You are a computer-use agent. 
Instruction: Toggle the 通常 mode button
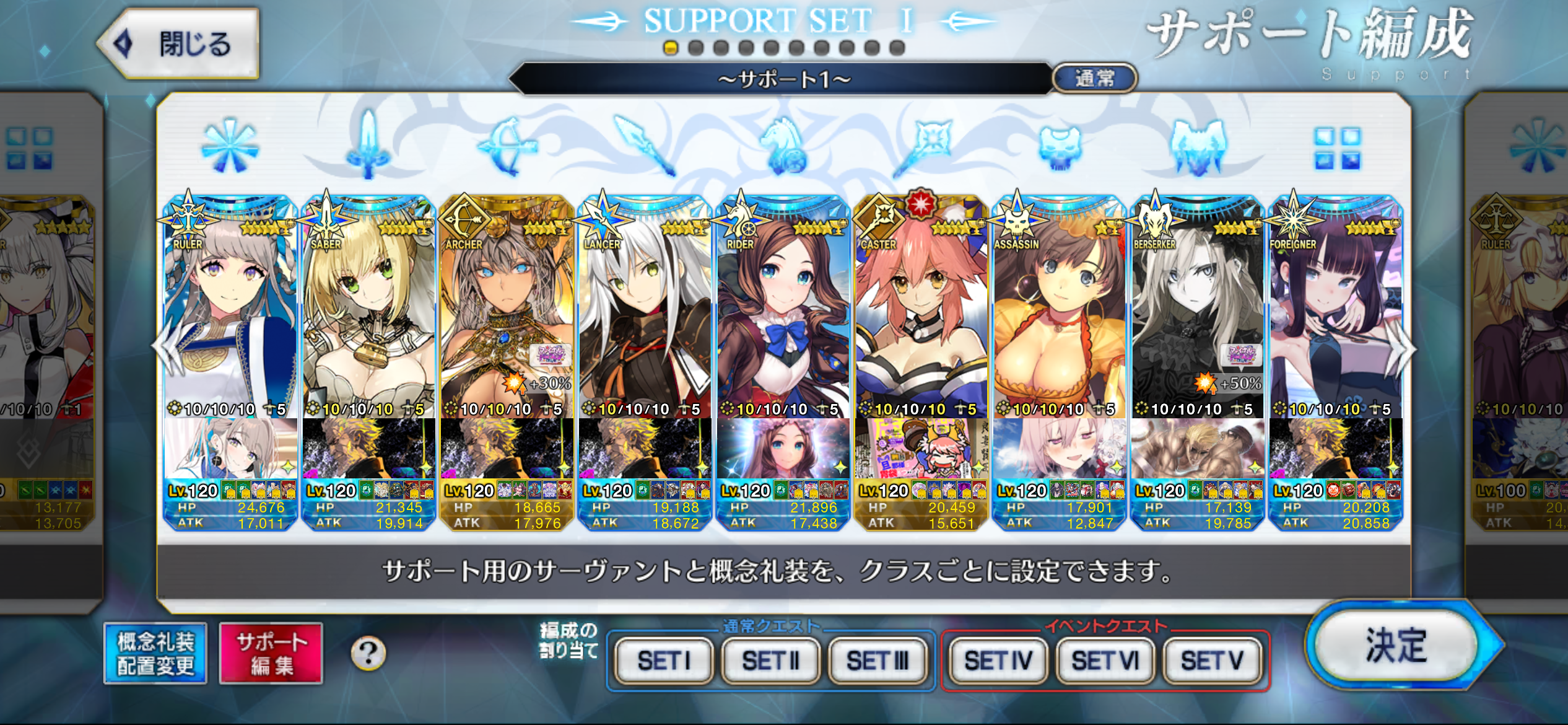[1094, 79]
